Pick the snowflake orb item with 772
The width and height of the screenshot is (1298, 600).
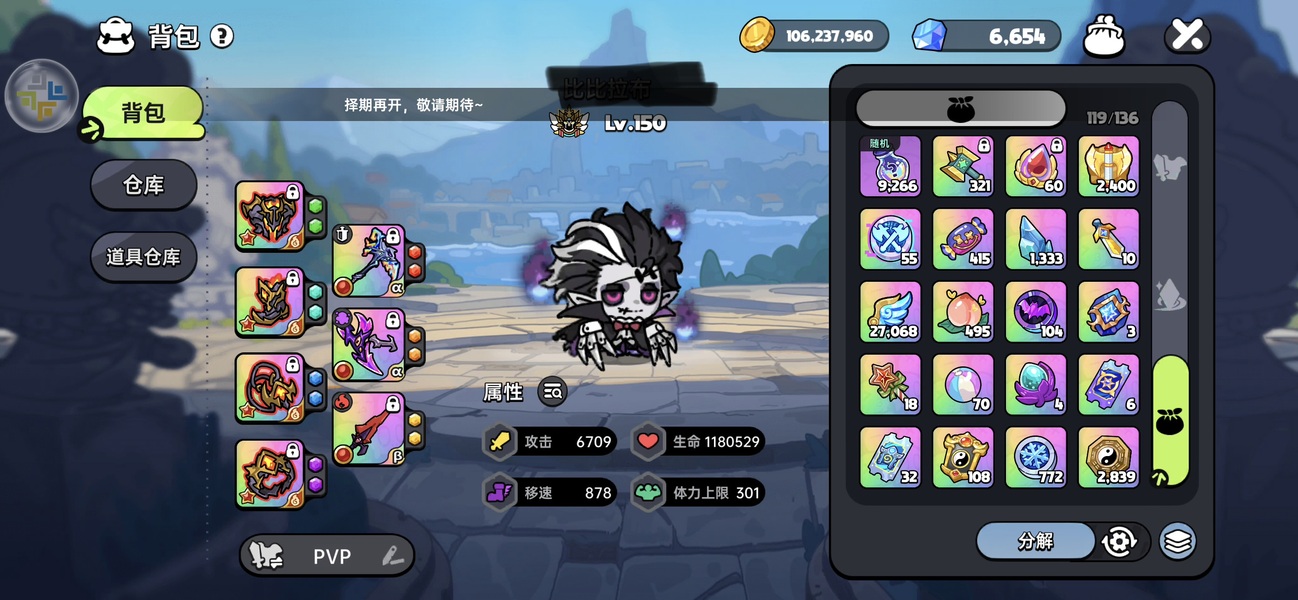point(1036,457)
